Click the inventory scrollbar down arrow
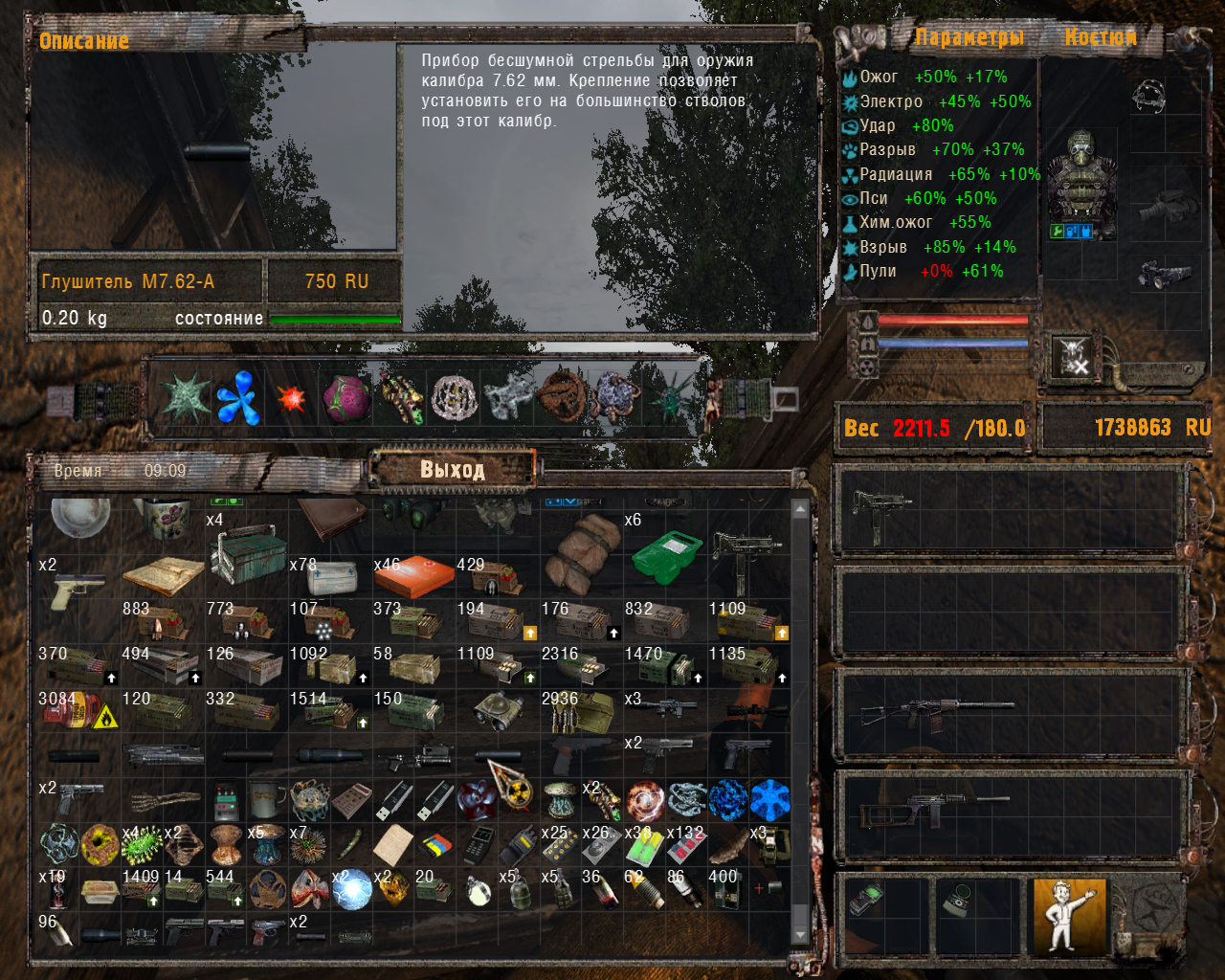 click(x=800, y=934)
